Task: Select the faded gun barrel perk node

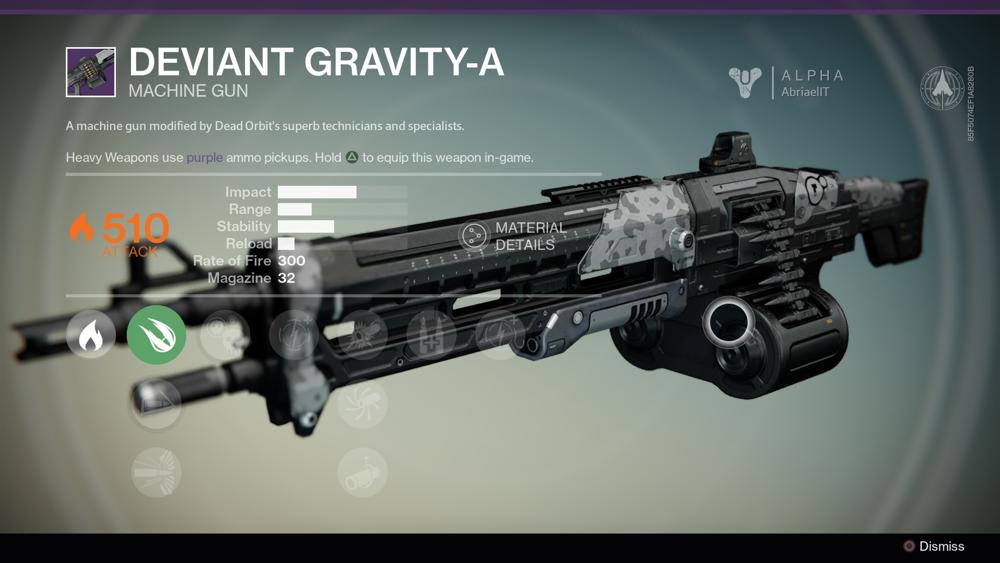Action: pyautogui.click(x=362, y=472)
